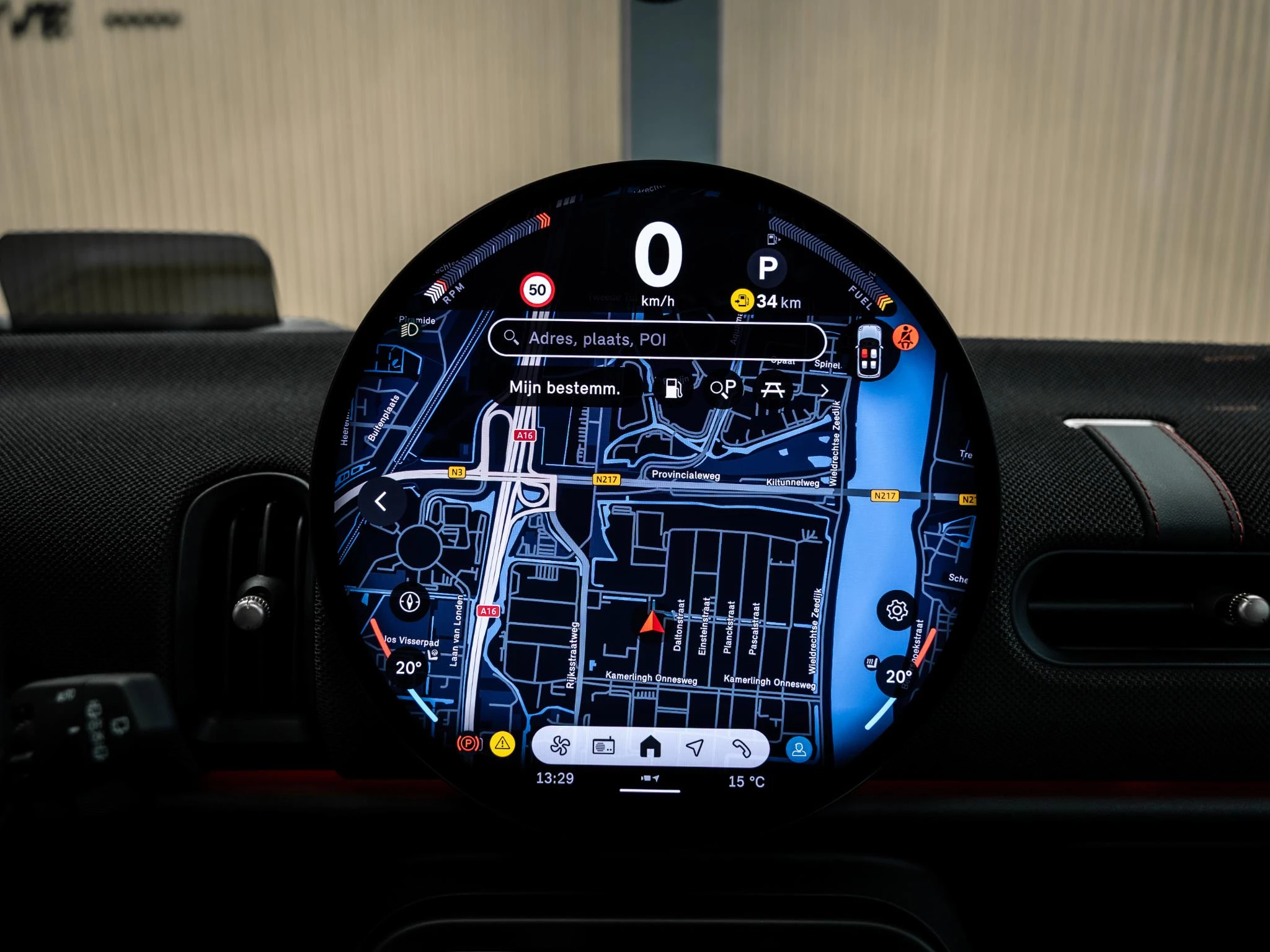Open navigation arrow menu
This screenshot has width=1270, height=952.
(x=695, y=747)
